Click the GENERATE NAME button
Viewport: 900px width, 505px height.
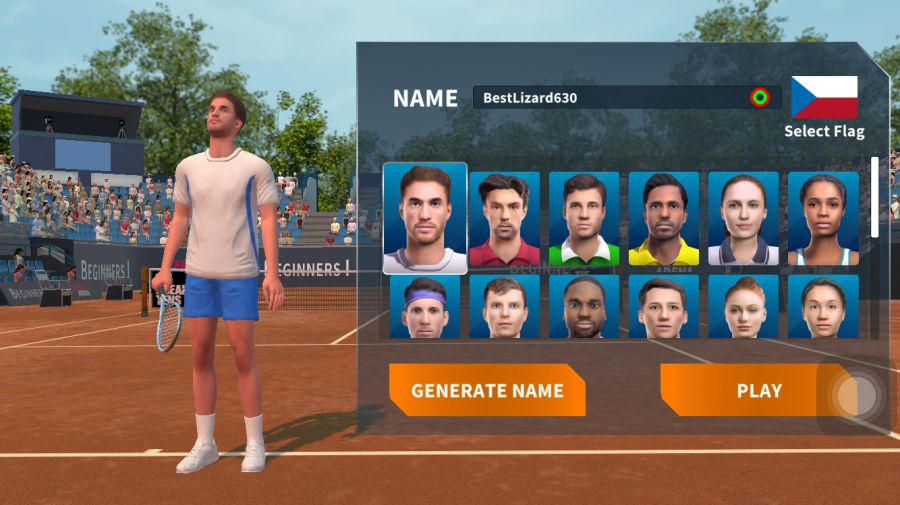tap(487, 391)
